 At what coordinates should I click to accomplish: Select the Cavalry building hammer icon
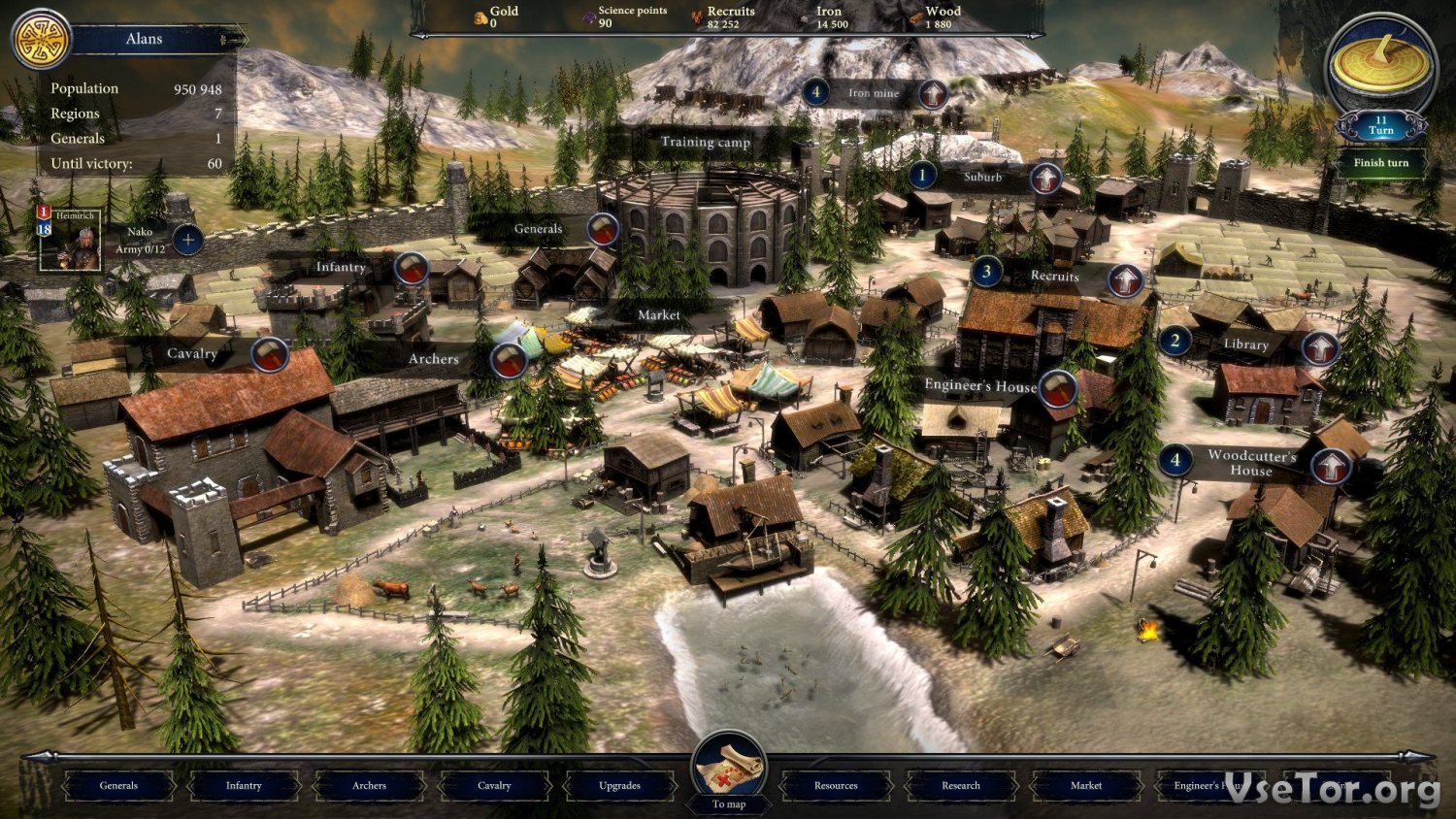click(x=270, y=355)
